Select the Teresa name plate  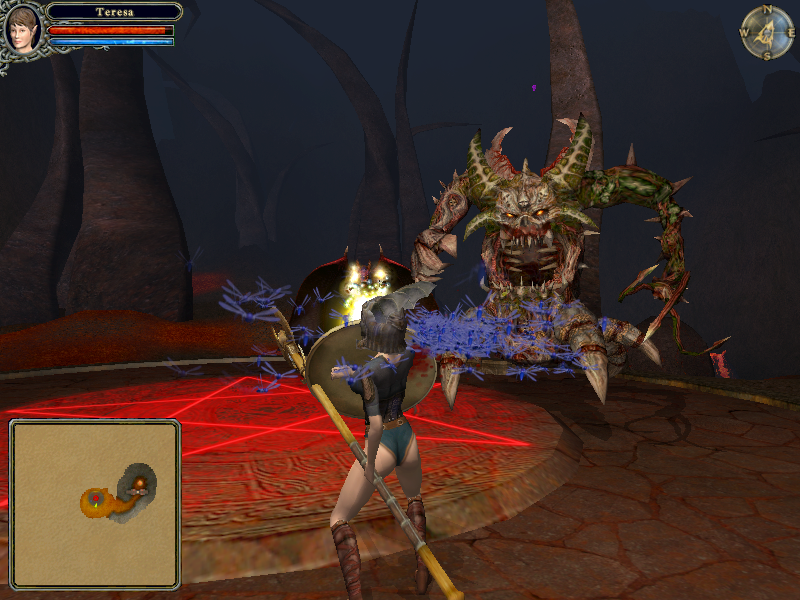pos(114,12)
